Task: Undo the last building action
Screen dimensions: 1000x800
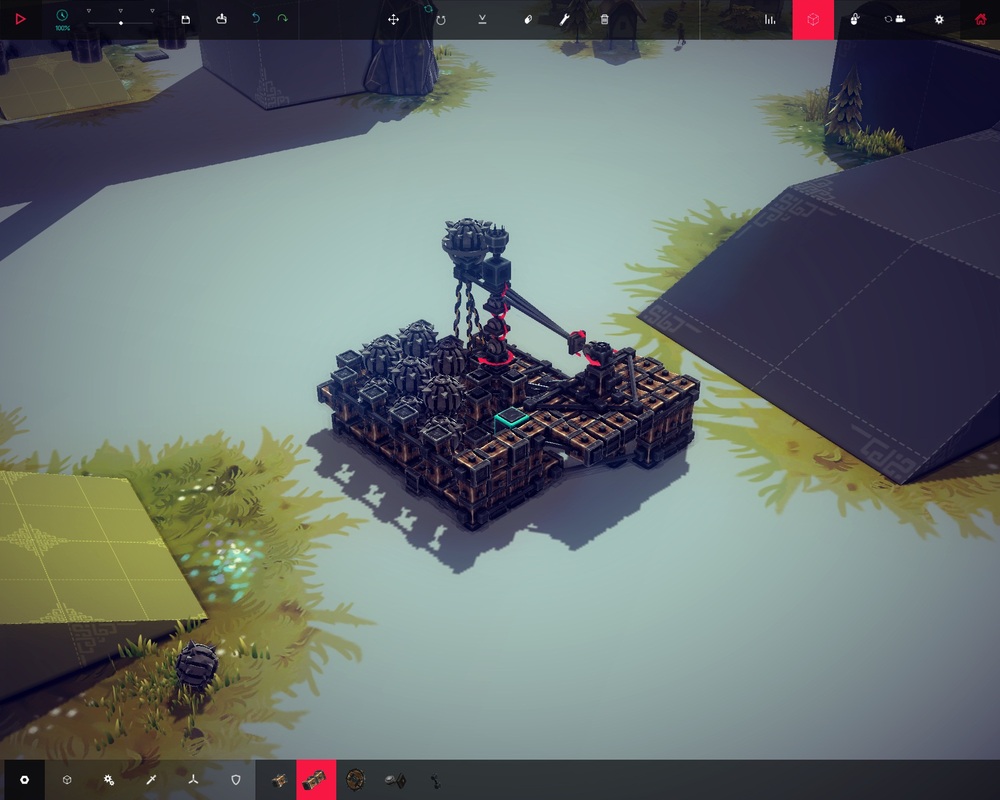Action: click(255, 19)
